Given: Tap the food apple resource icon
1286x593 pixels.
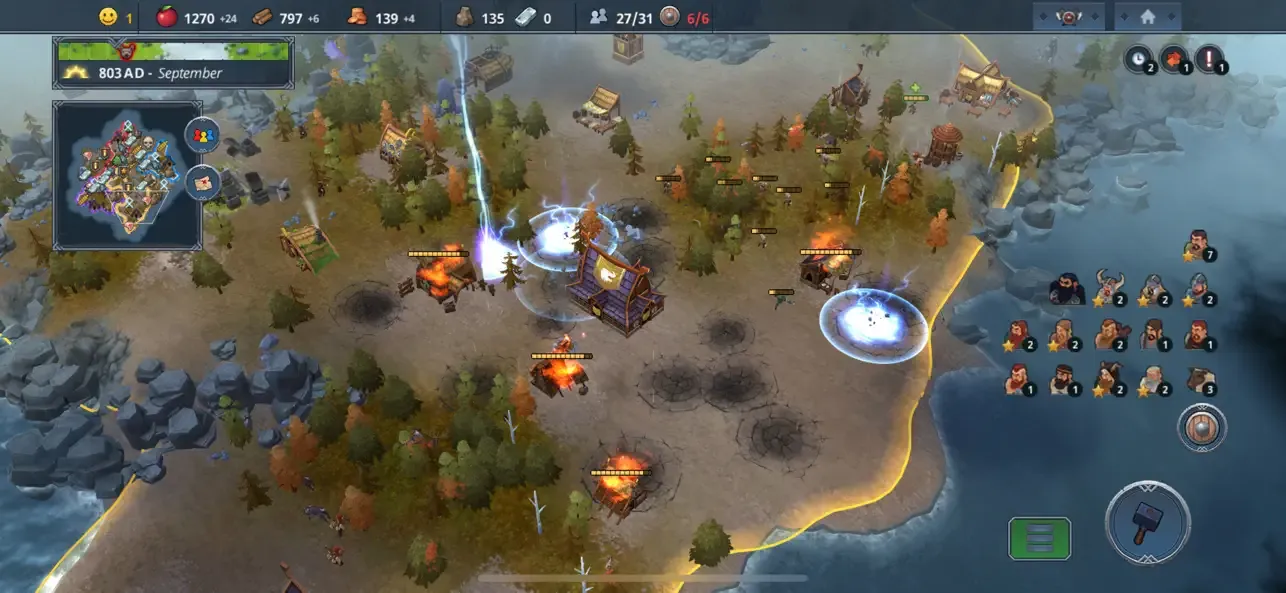Looking at the screenshot, I should click(166, 17).
